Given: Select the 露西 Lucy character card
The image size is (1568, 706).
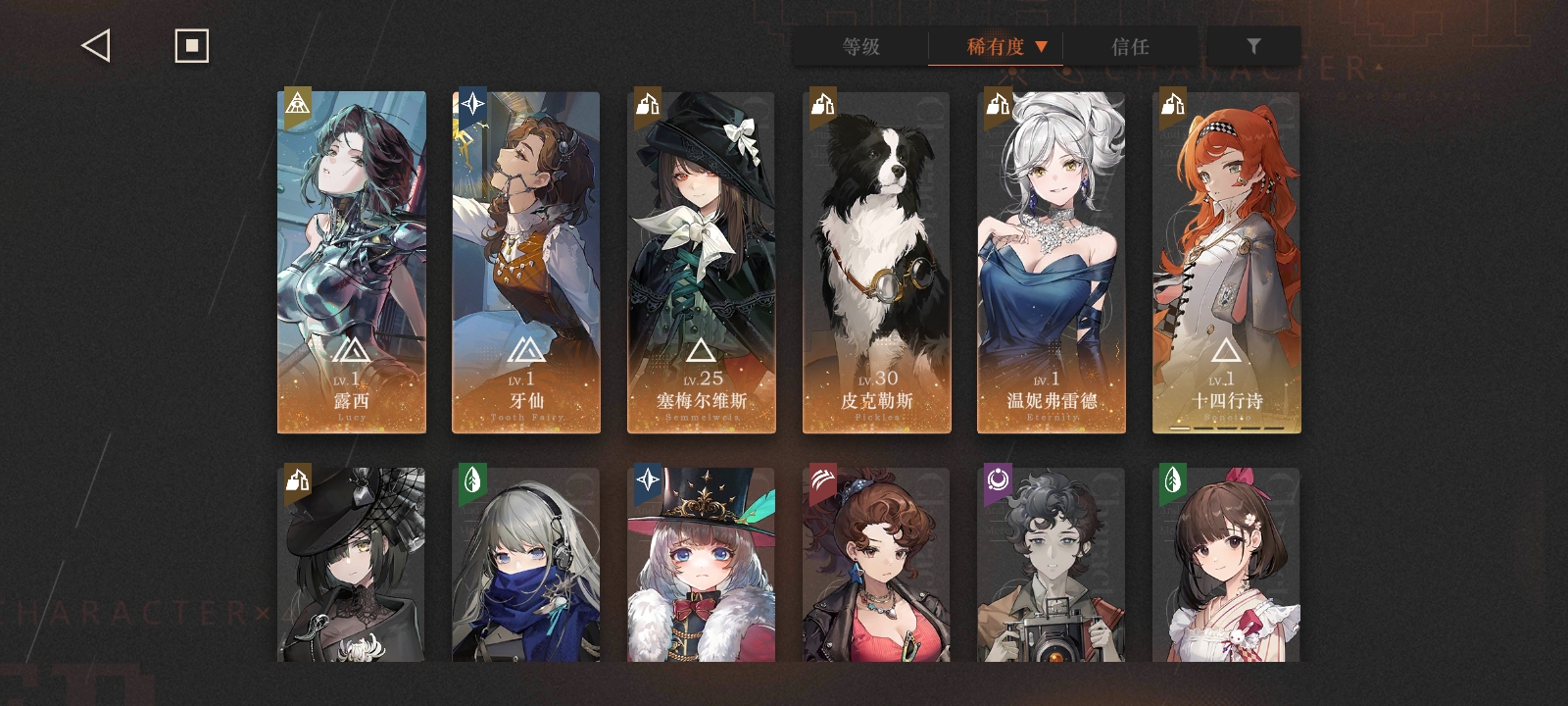Looking at the screenshot, I should [352, 262].
